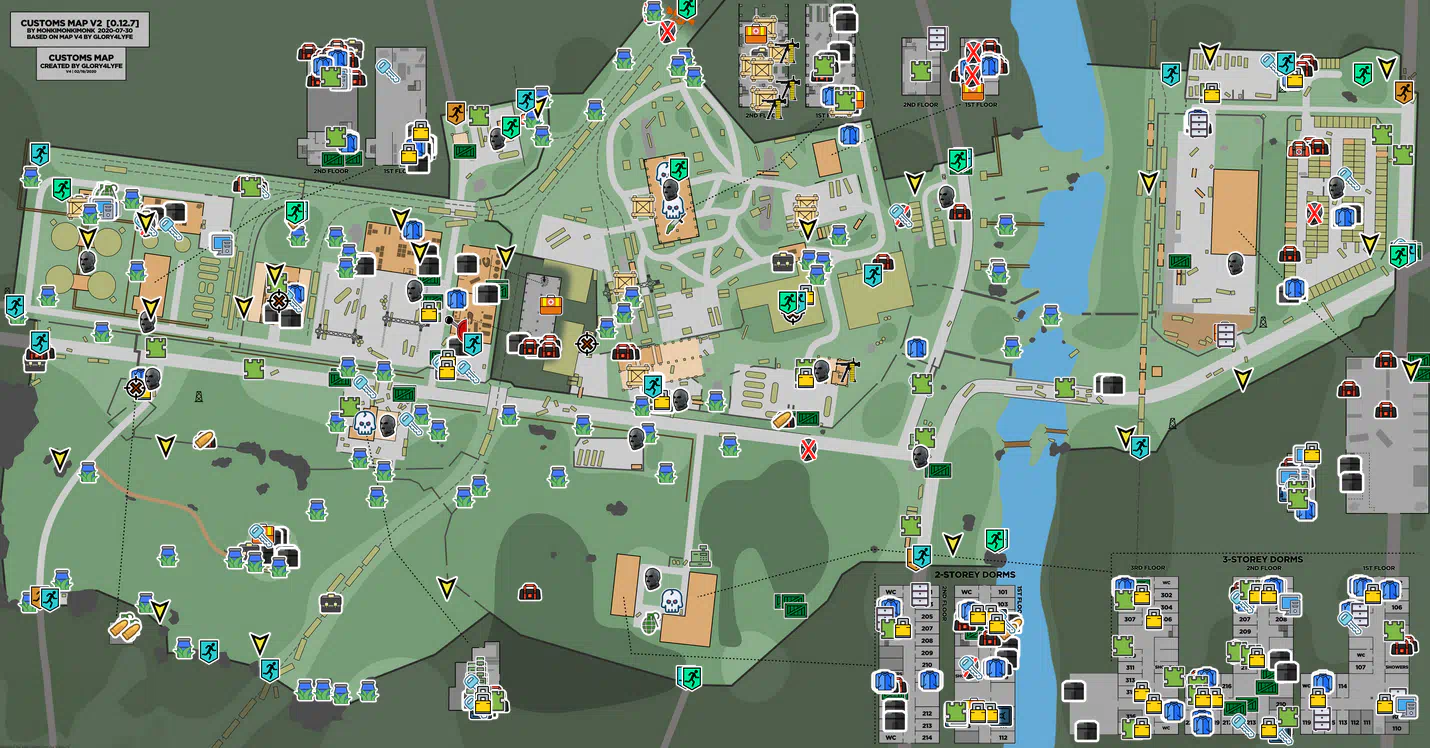The width and height of the screenshot is (1430, 748).
Task: Select the two-bullet ammo marker
Action: (125, 627)
